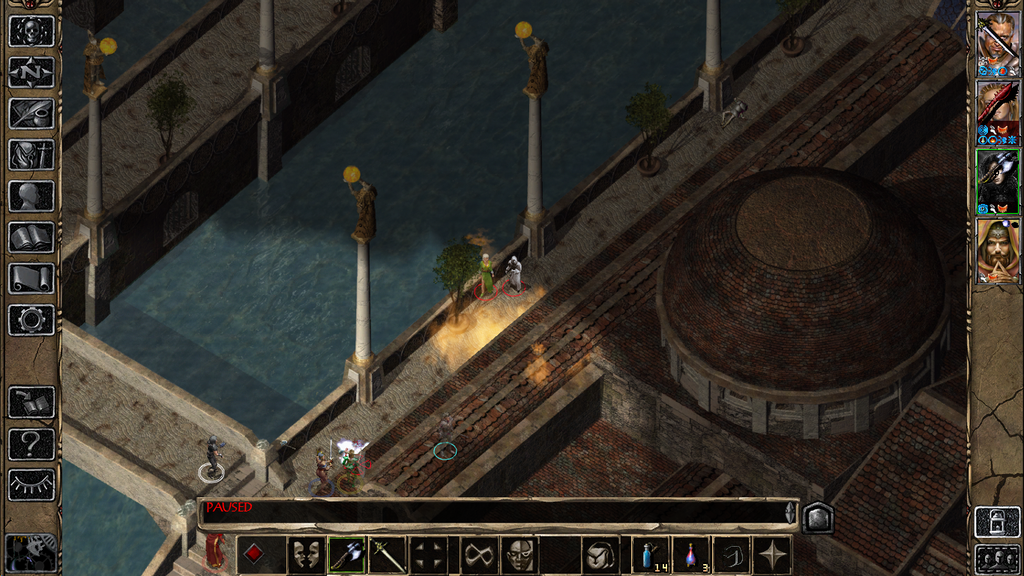The image size is (1024, 576).
Task: Select the red-haired party member portrait
Action: click(997, 113)
